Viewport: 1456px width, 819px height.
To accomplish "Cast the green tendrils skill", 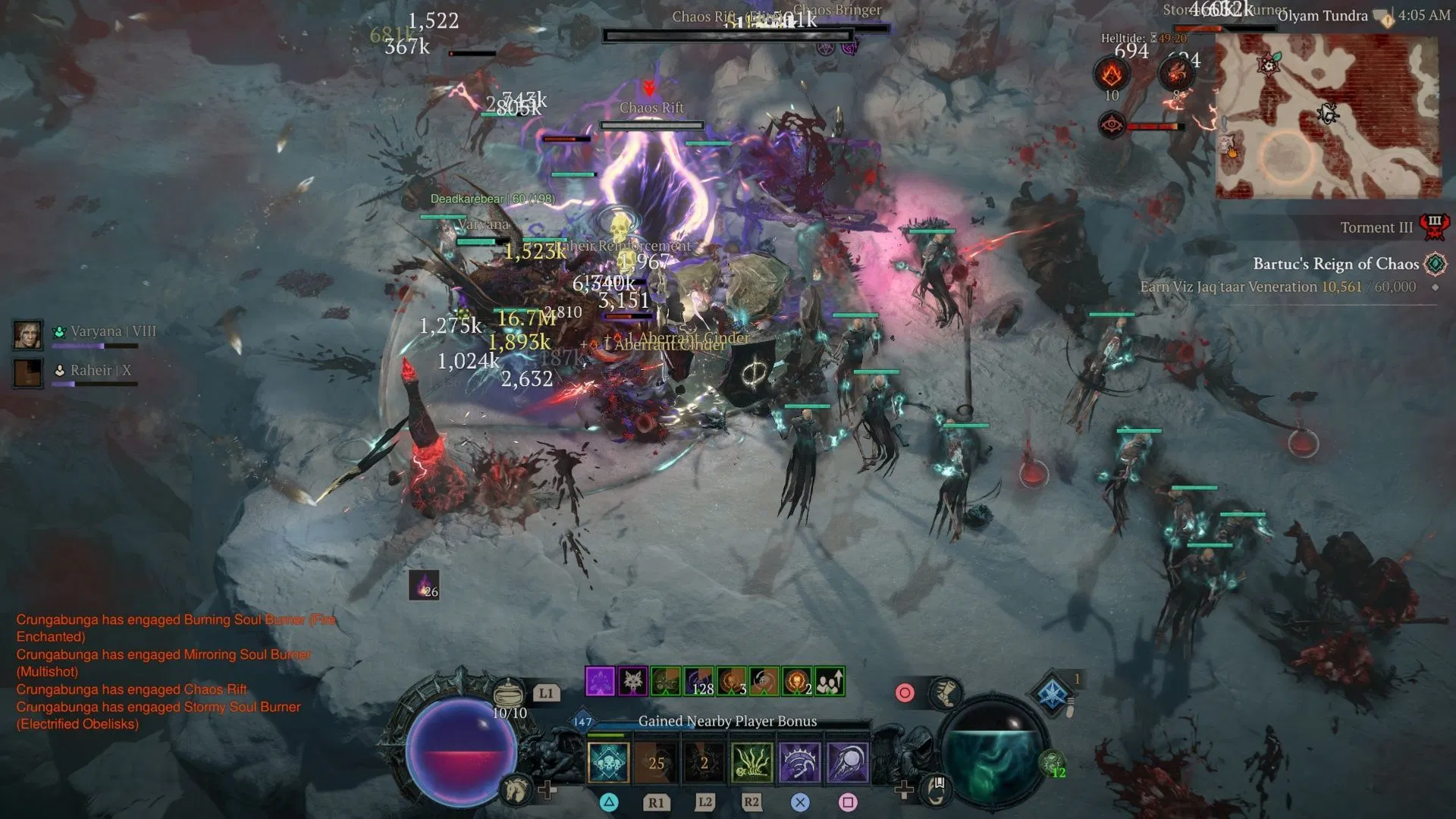I will coord(752,762).
